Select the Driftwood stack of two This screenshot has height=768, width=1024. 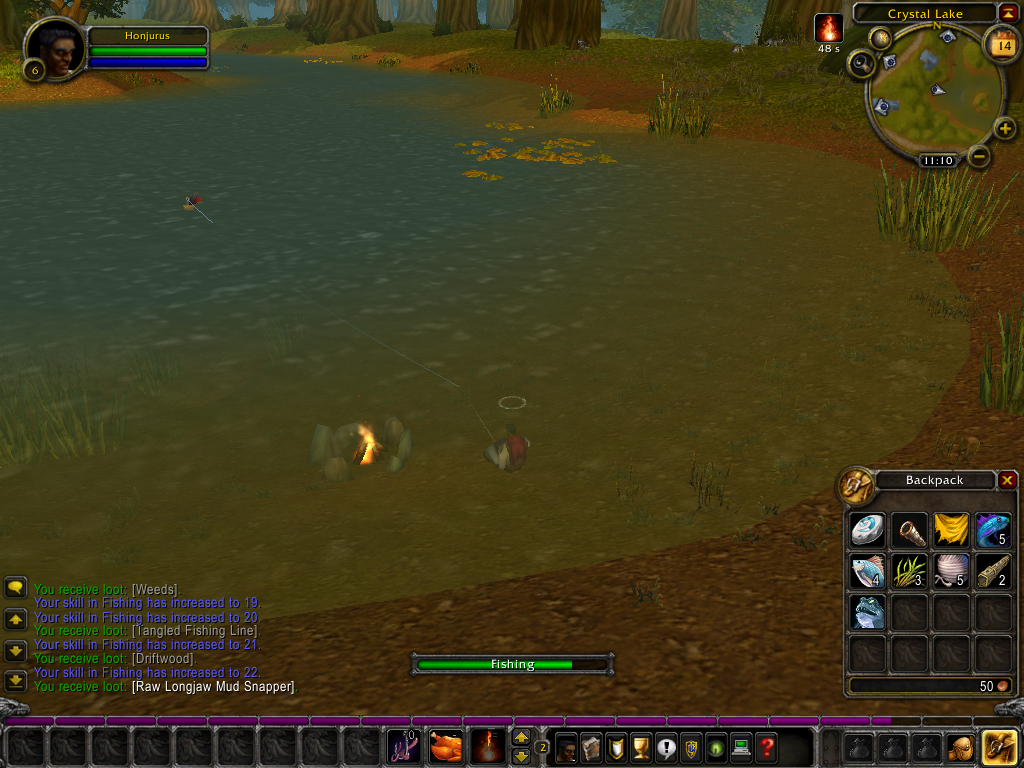993,572
